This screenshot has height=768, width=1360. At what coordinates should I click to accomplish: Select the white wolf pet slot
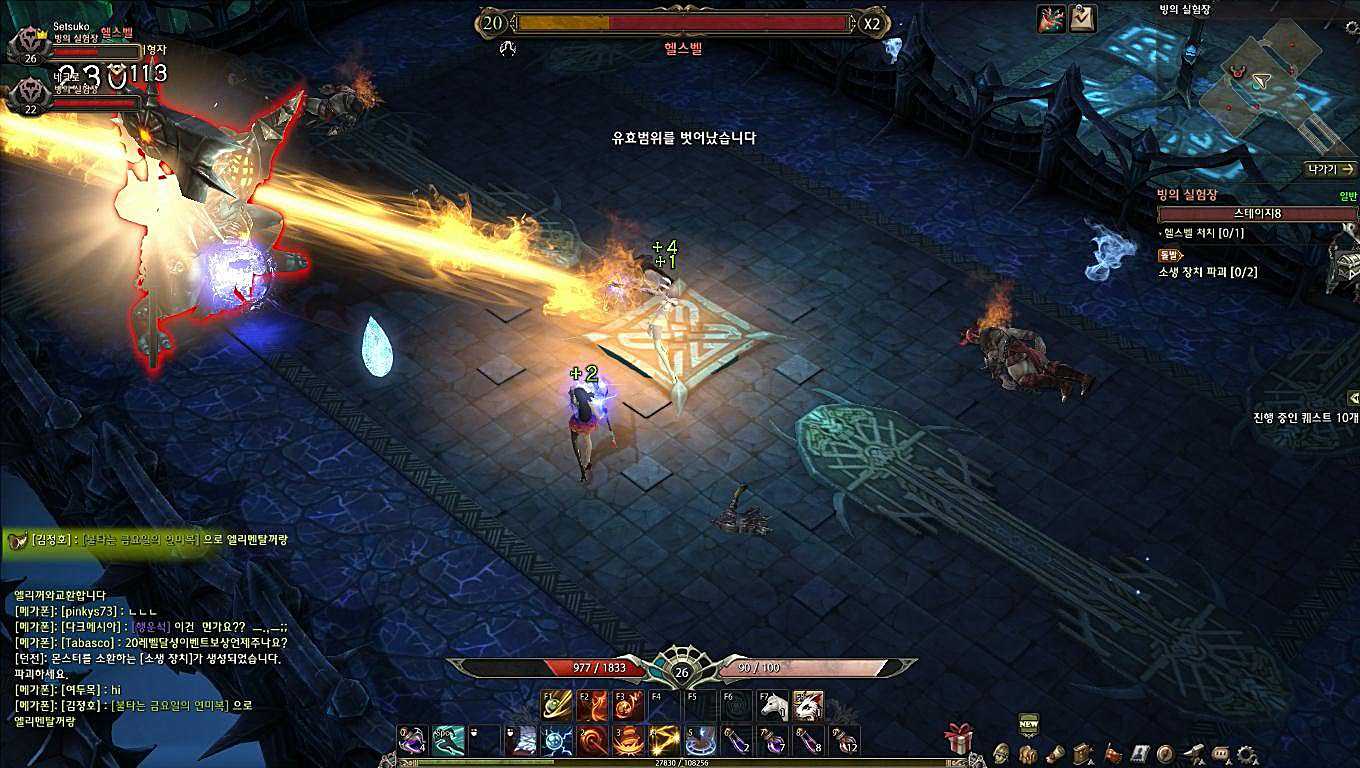pyautogui.click(x=807, y=705)
